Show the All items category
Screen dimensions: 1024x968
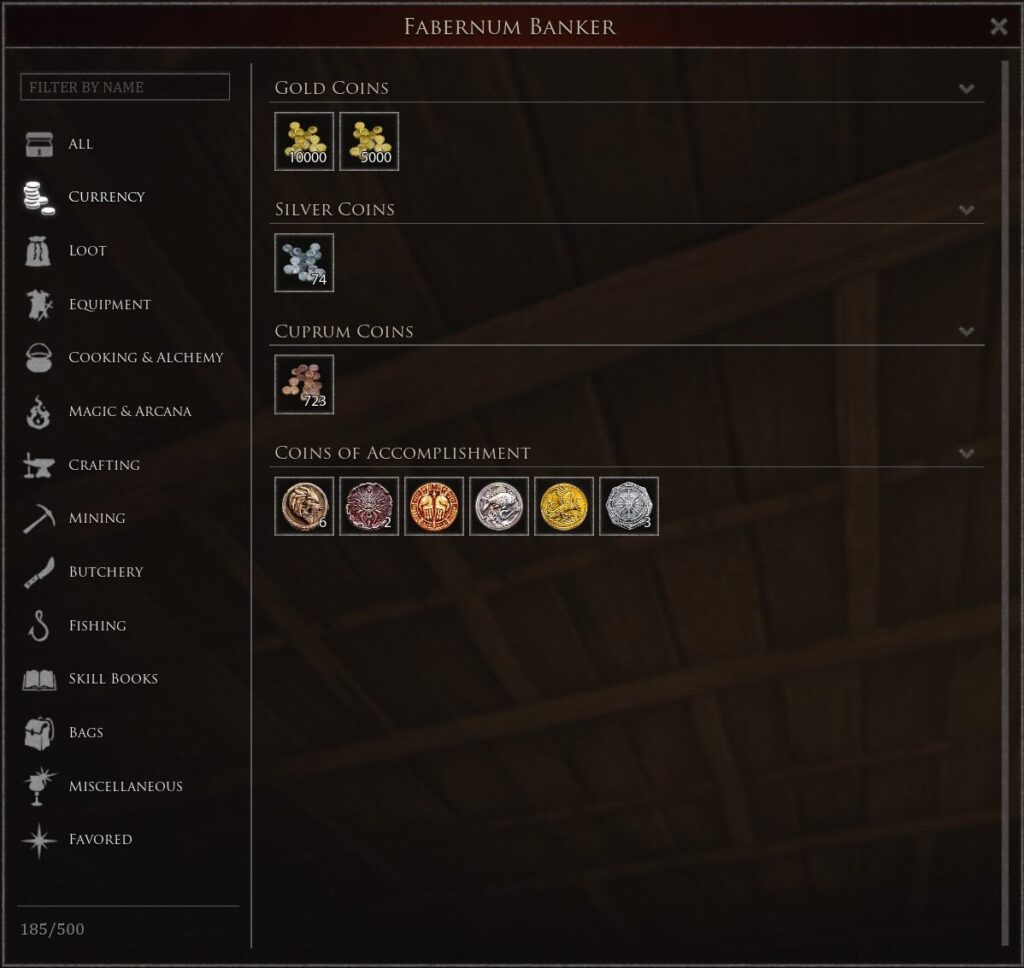(80, 144)
